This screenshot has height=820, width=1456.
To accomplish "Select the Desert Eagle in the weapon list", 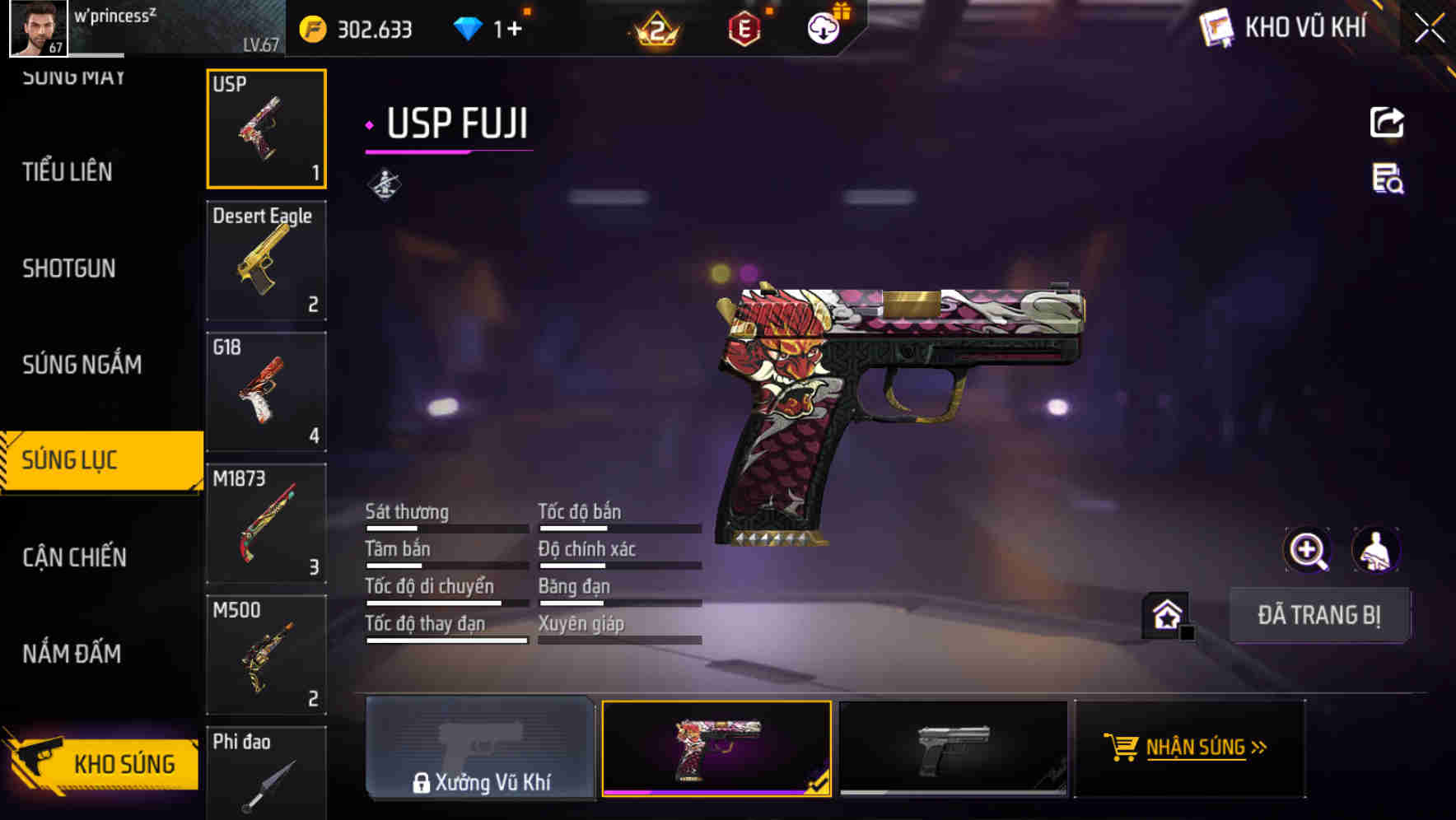I will coord(266,261).
